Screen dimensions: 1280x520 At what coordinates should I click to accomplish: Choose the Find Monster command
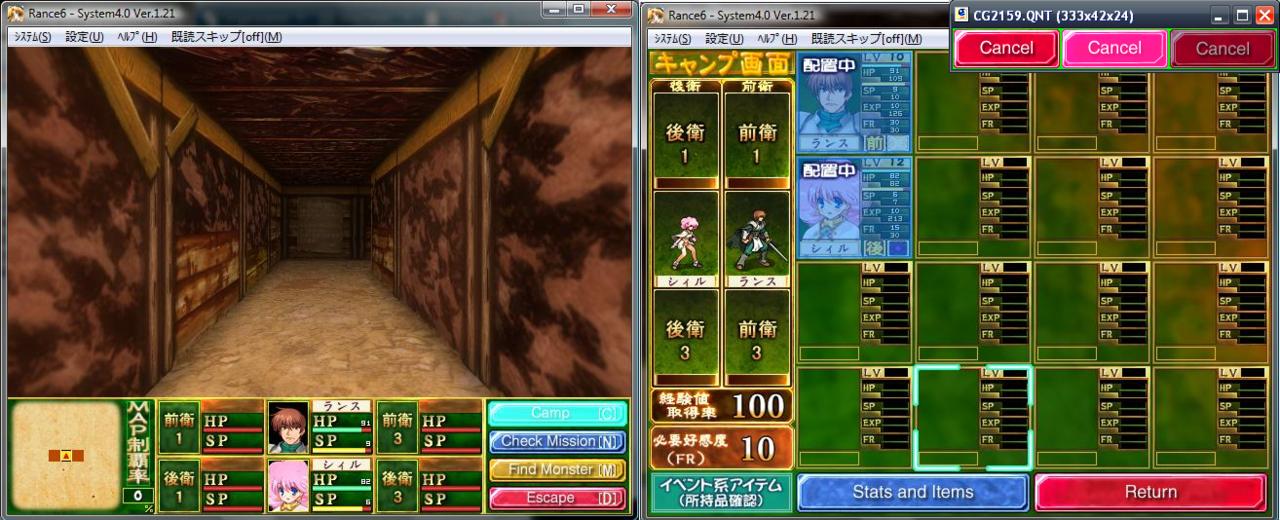pos(558,469)
